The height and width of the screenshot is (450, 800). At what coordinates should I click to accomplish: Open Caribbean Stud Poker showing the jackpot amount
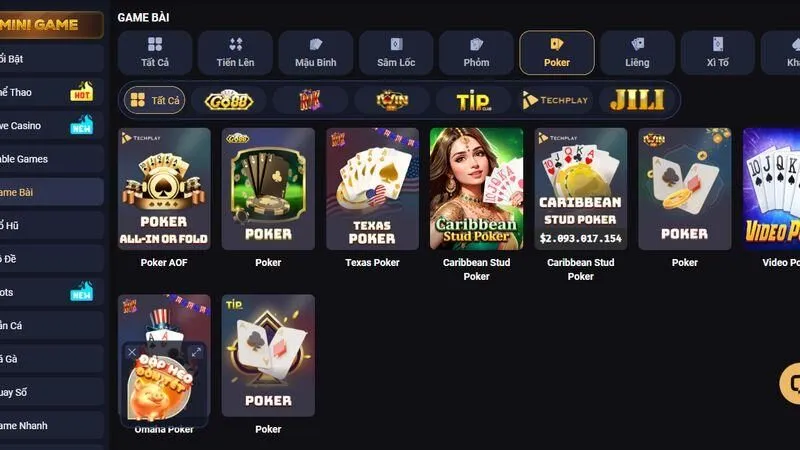[x=580, y=189]
